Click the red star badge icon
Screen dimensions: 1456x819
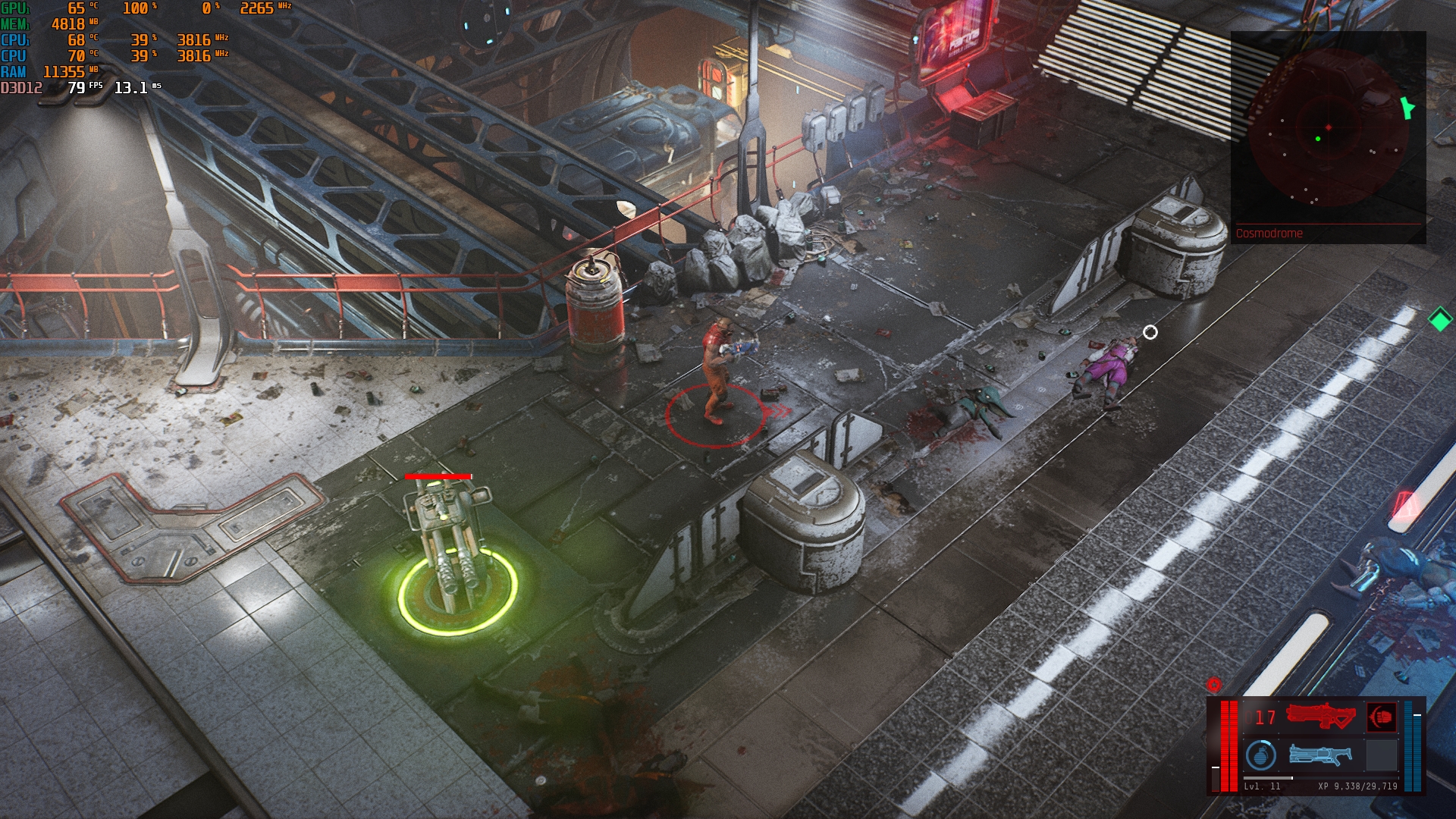click(x=1214, y=685)
